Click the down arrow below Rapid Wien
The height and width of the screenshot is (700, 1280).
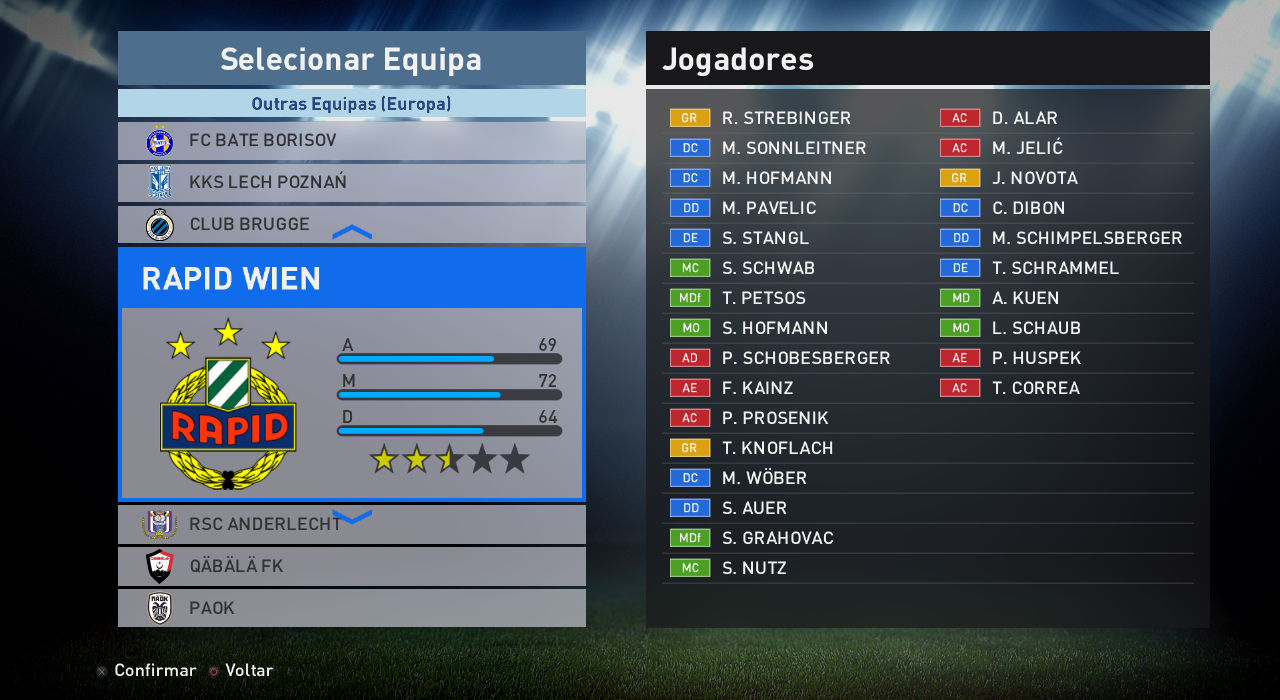[351, 516]
